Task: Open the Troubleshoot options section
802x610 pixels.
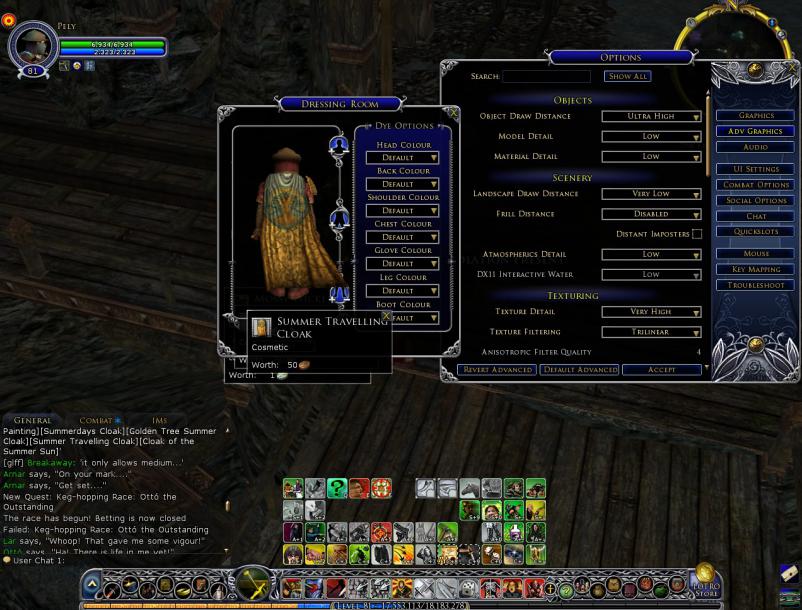Action: pos(756,285)
